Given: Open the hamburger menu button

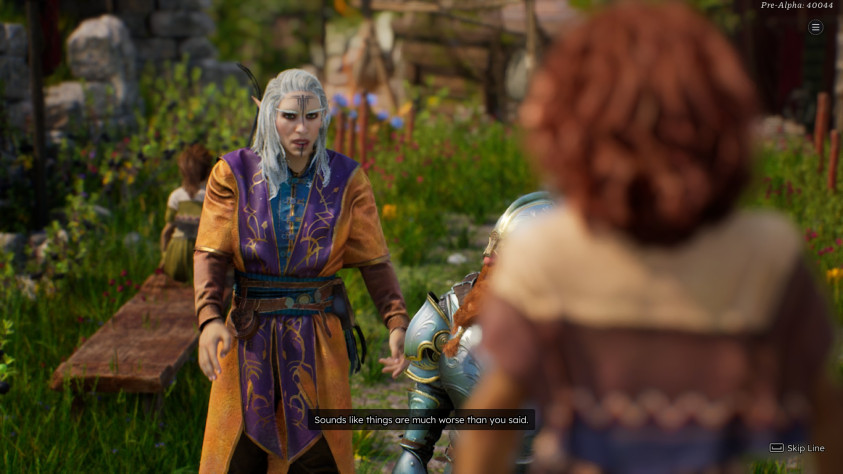Looking at the screenshot, I should point(815,27).
